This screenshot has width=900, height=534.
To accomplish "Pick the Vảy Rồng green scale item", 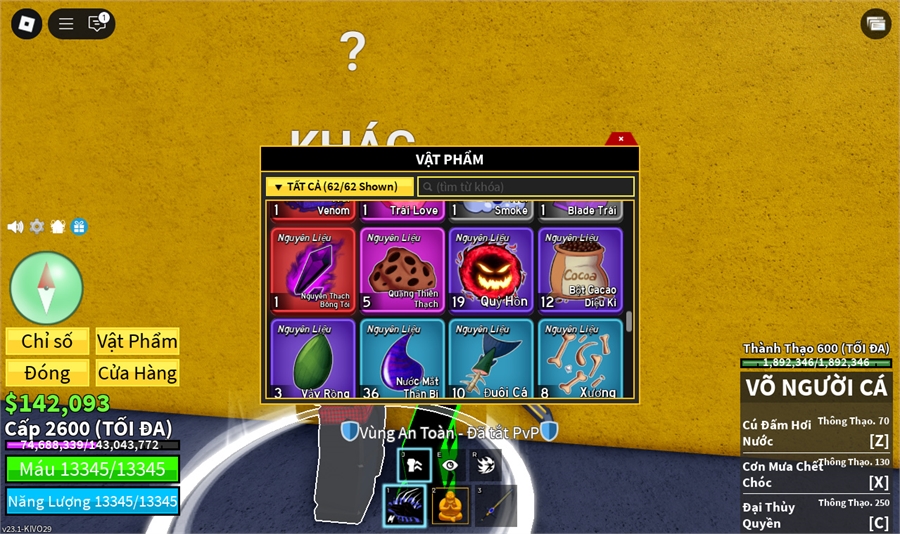I will click(x=313, y=359).
